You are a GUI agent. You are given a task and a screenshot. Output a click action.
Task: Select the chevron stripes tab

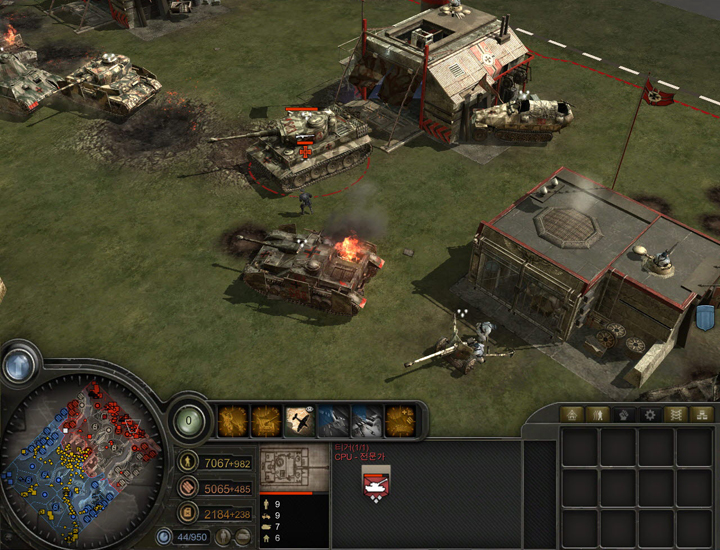675,414
